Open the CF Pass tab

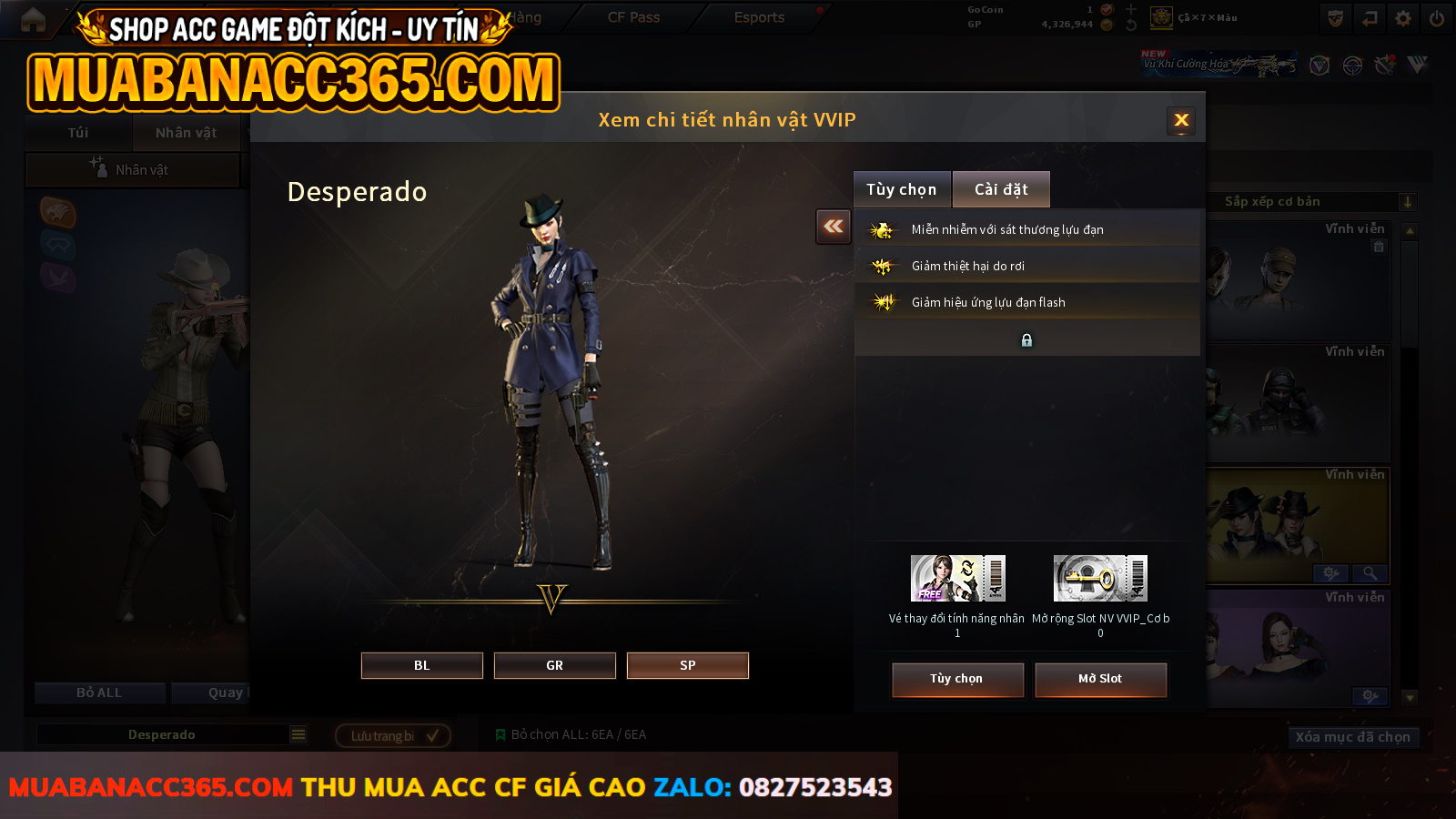pyautogui.click(x=633, y=17)
